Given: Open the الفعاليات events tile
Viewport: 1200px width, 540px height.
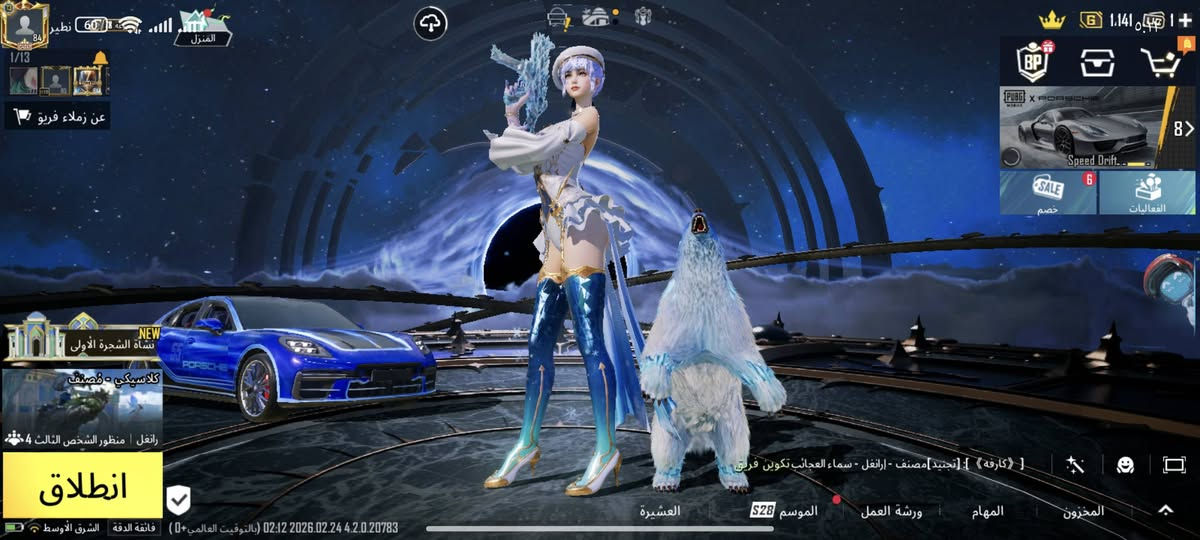Looking at the screenshot, I should point(1147,192).
